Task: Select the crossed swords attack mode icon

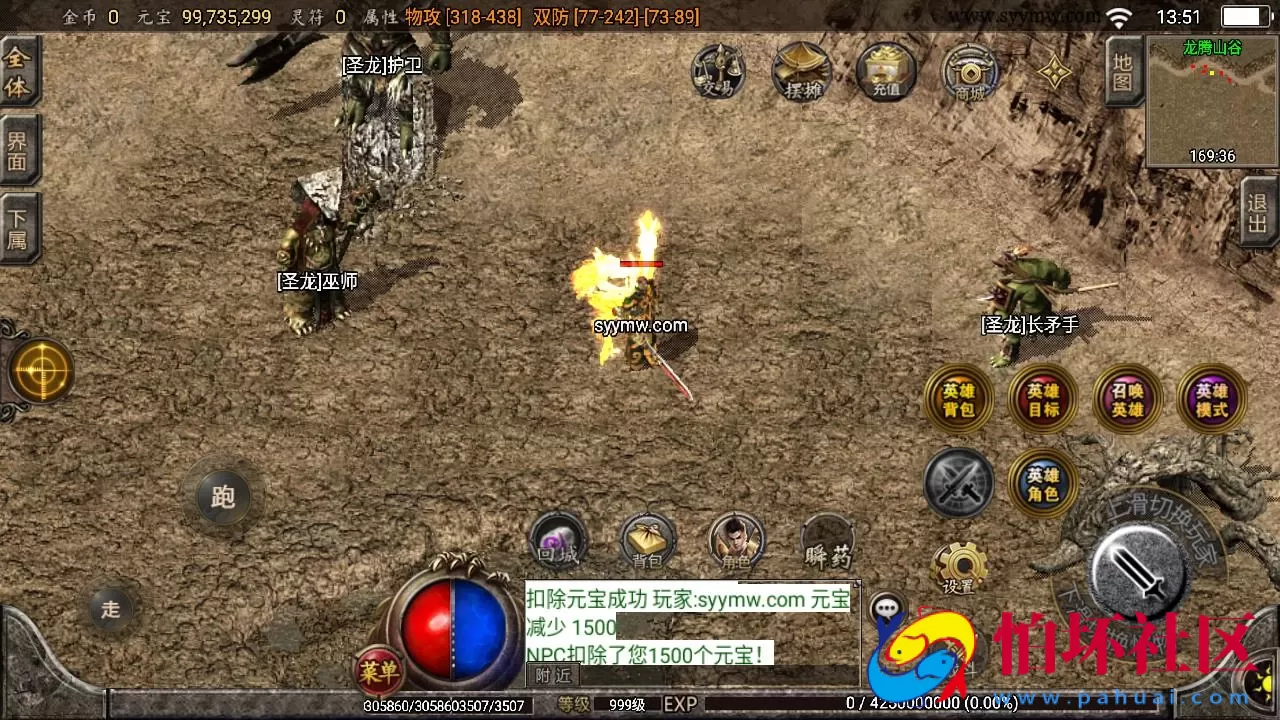Action: point(958,483)
